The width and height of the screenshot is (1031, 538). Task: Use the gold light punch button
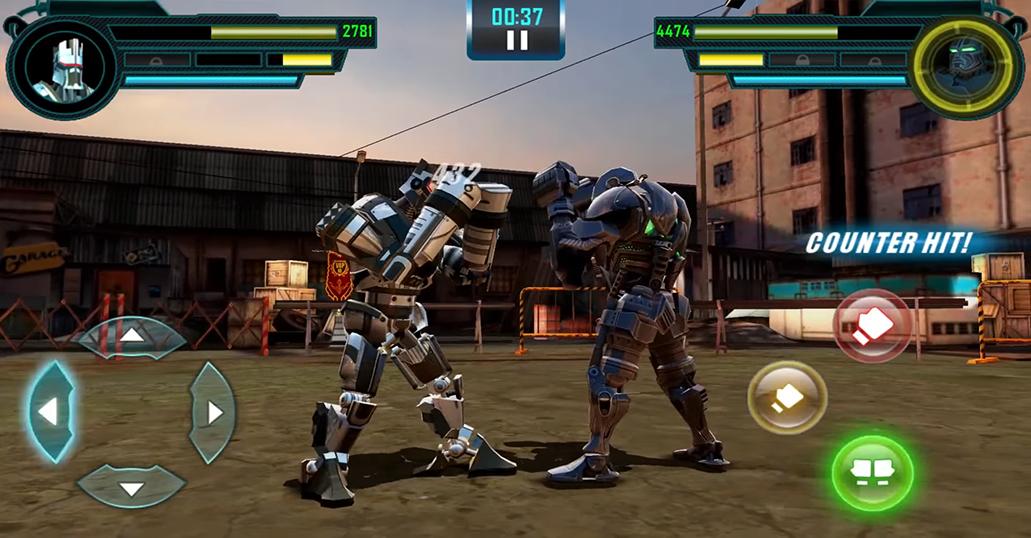pos(787,397)
